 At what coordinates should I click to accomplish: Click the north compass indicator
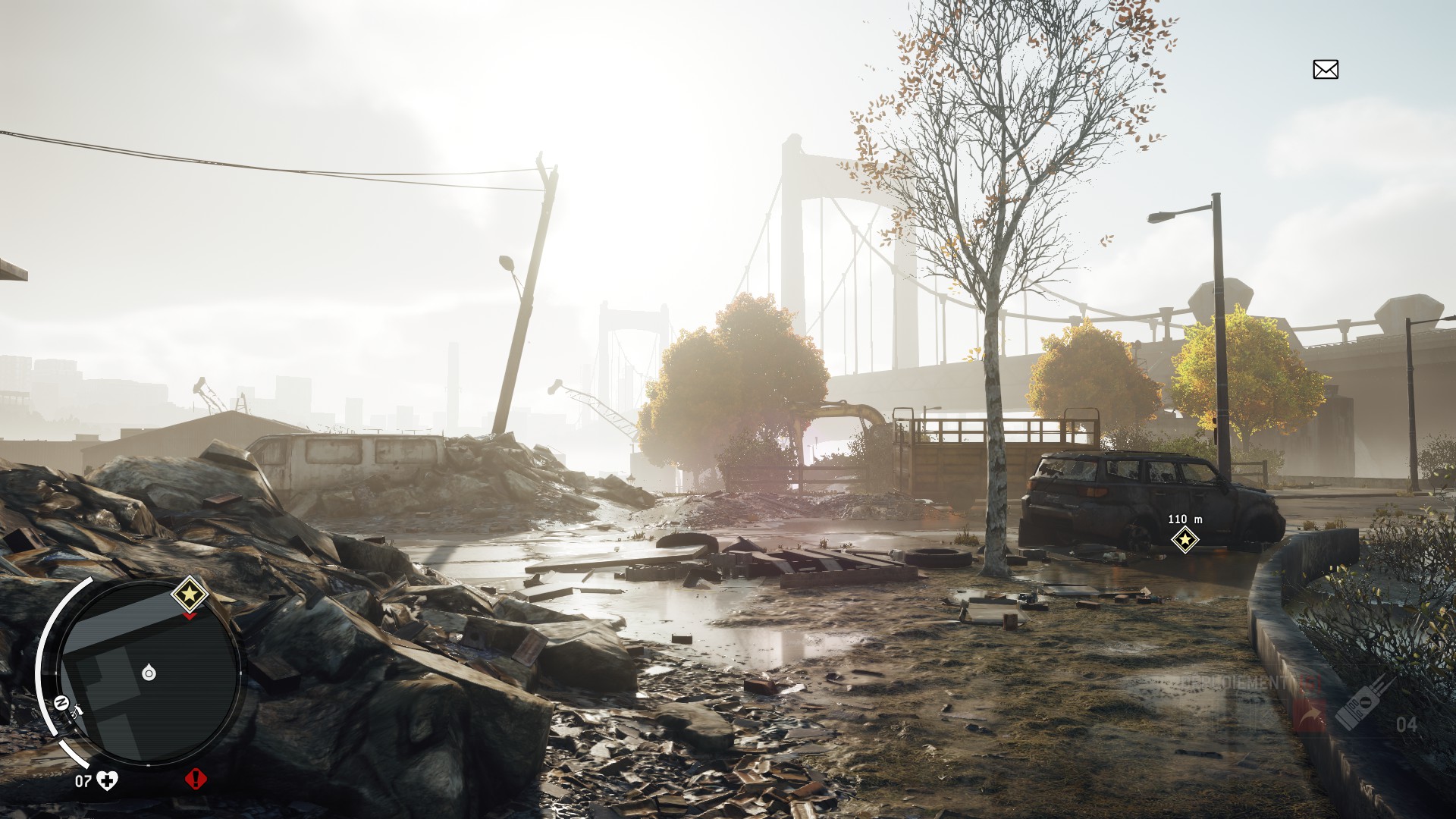point(61,701)
